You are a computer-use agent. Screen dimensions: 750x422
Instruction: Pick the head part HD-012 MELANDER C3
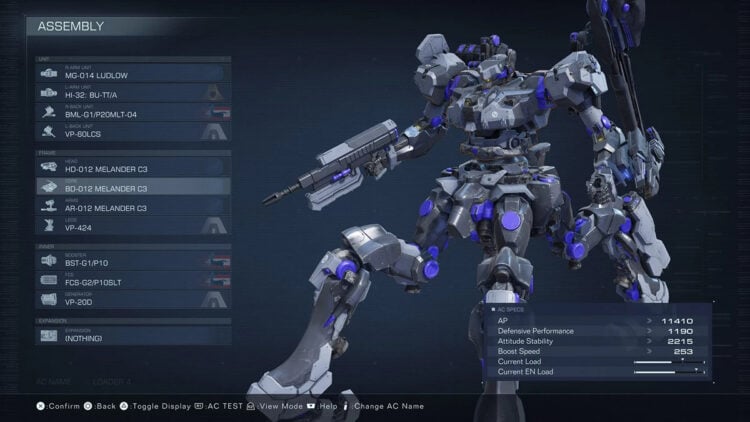(x=130, y=166)
